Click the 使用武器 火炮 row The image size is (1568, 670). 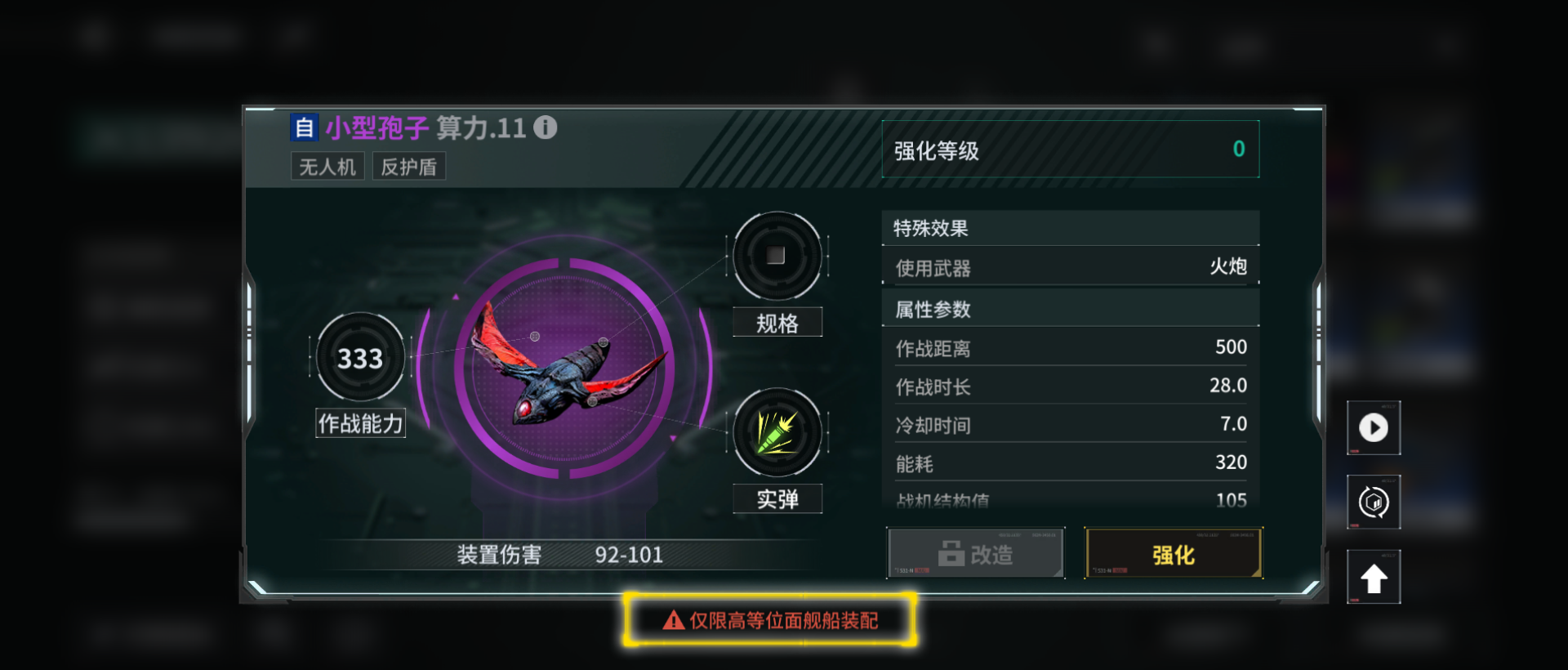point(1071,267)
